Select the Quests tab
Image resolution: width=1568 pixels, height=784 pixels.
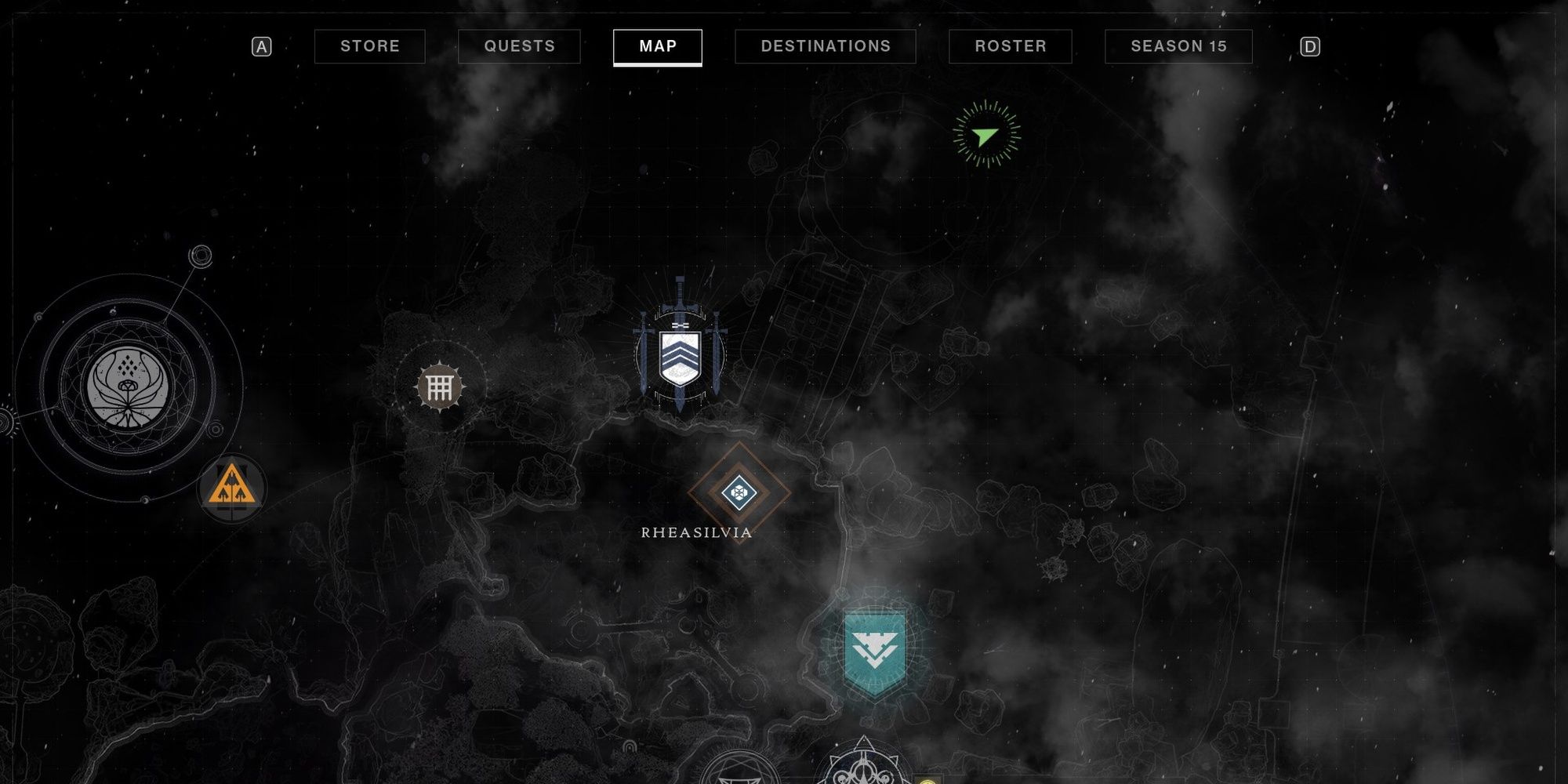[519, 46]
